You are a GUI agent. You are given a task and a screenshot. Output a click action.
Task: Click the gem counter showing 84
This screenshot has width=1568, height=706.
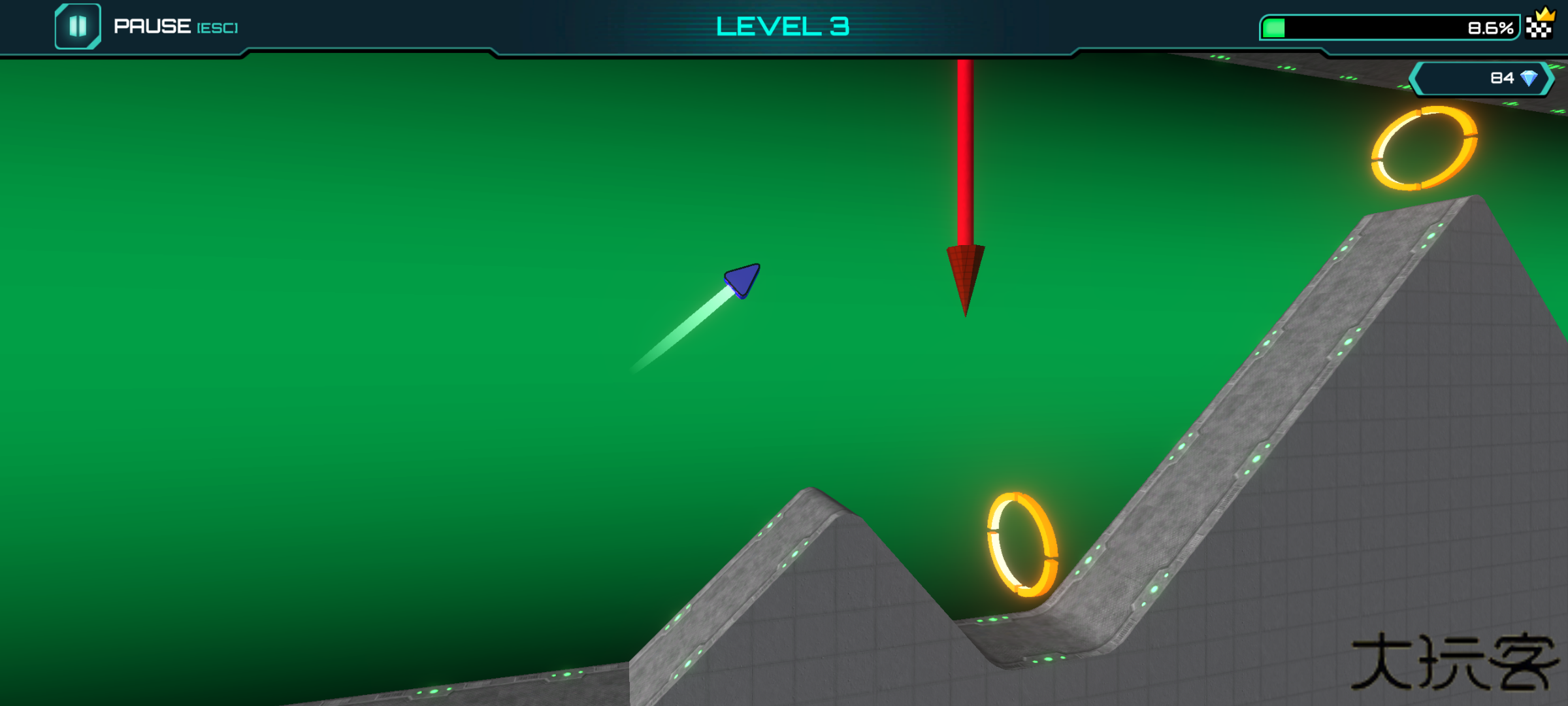click(1496, 77)
